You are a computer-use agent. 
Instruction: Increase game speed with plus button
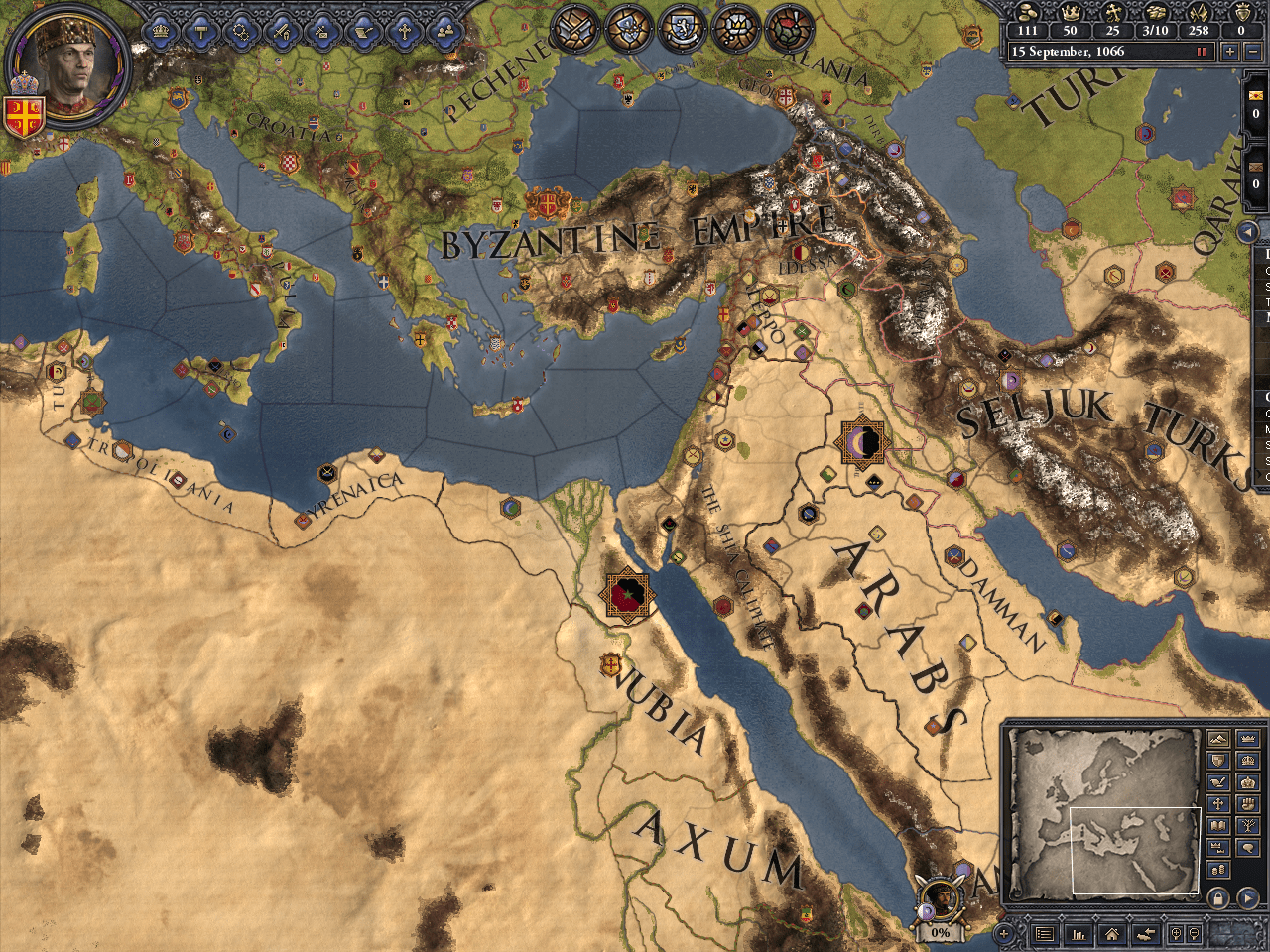[1231, 52]
